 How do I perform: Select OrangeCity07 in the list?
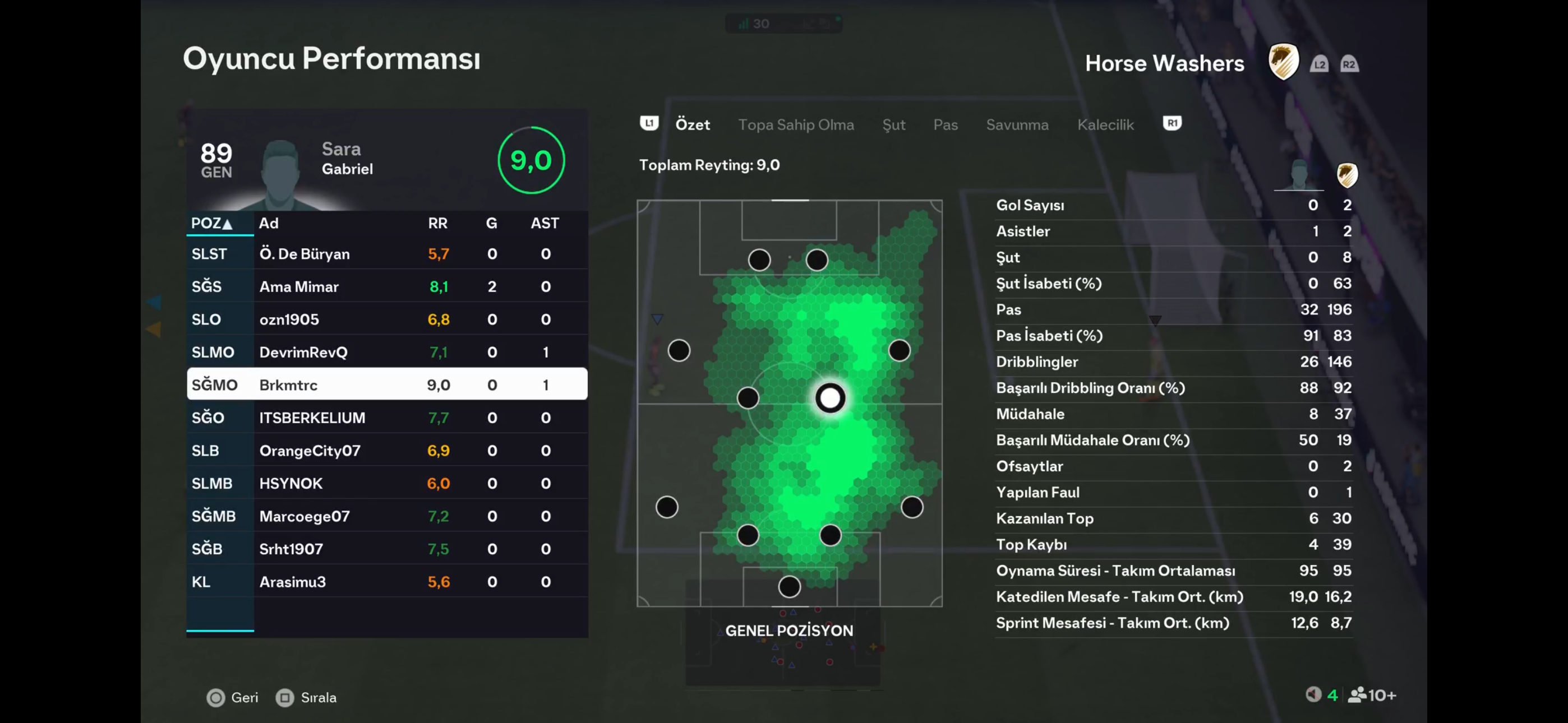click(386, 451)
